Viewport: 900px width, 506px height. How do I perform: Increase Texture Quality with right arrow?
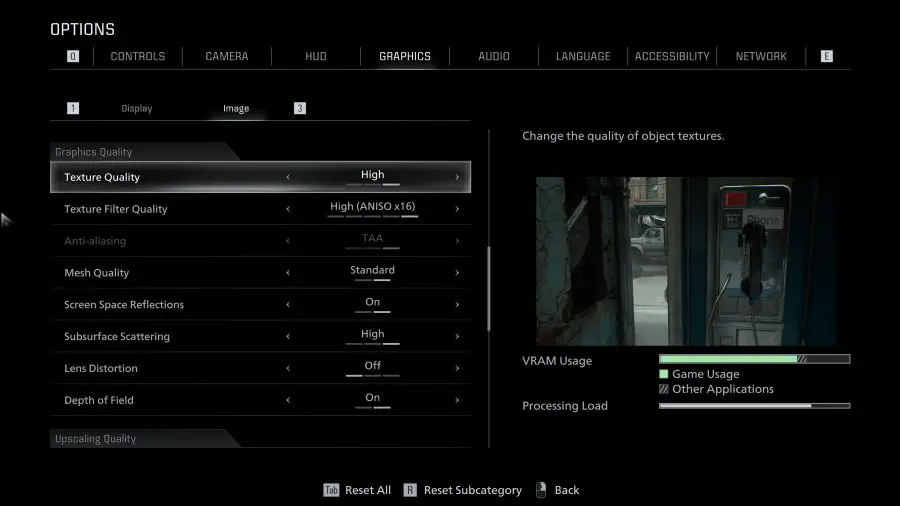457,177
